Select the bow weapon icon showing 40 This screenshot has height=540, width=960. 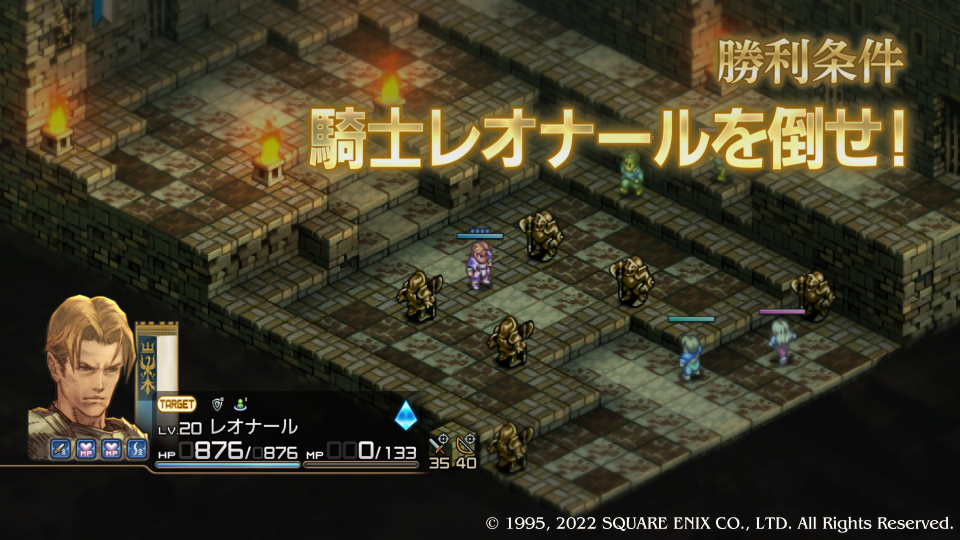point(465,443)
